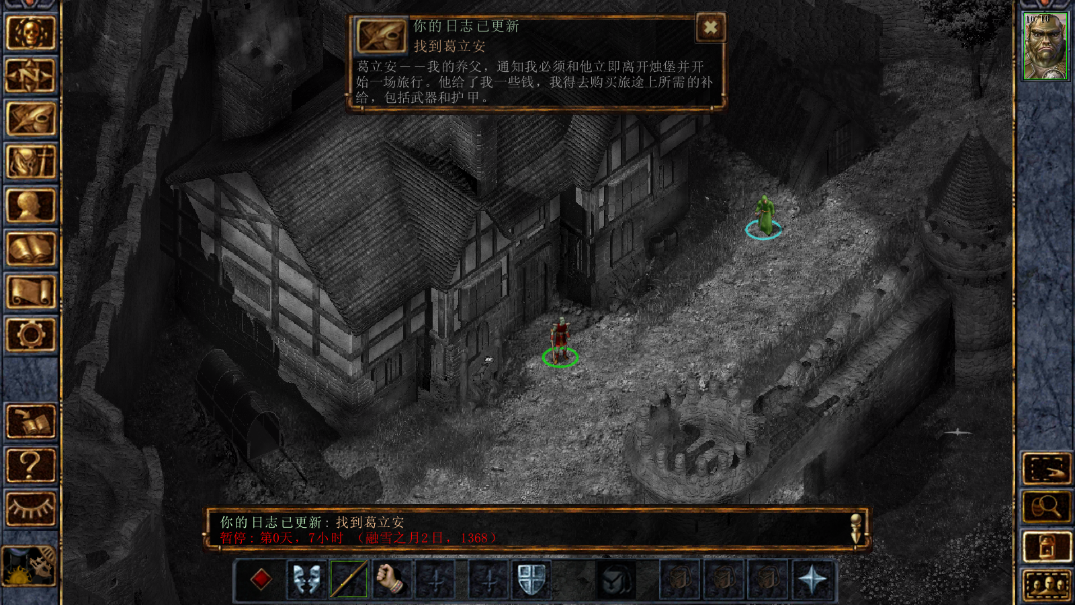The height and width of the screenshot is (605, 1075).
Task: Open the mage spellbook
Action: point(31,249)
